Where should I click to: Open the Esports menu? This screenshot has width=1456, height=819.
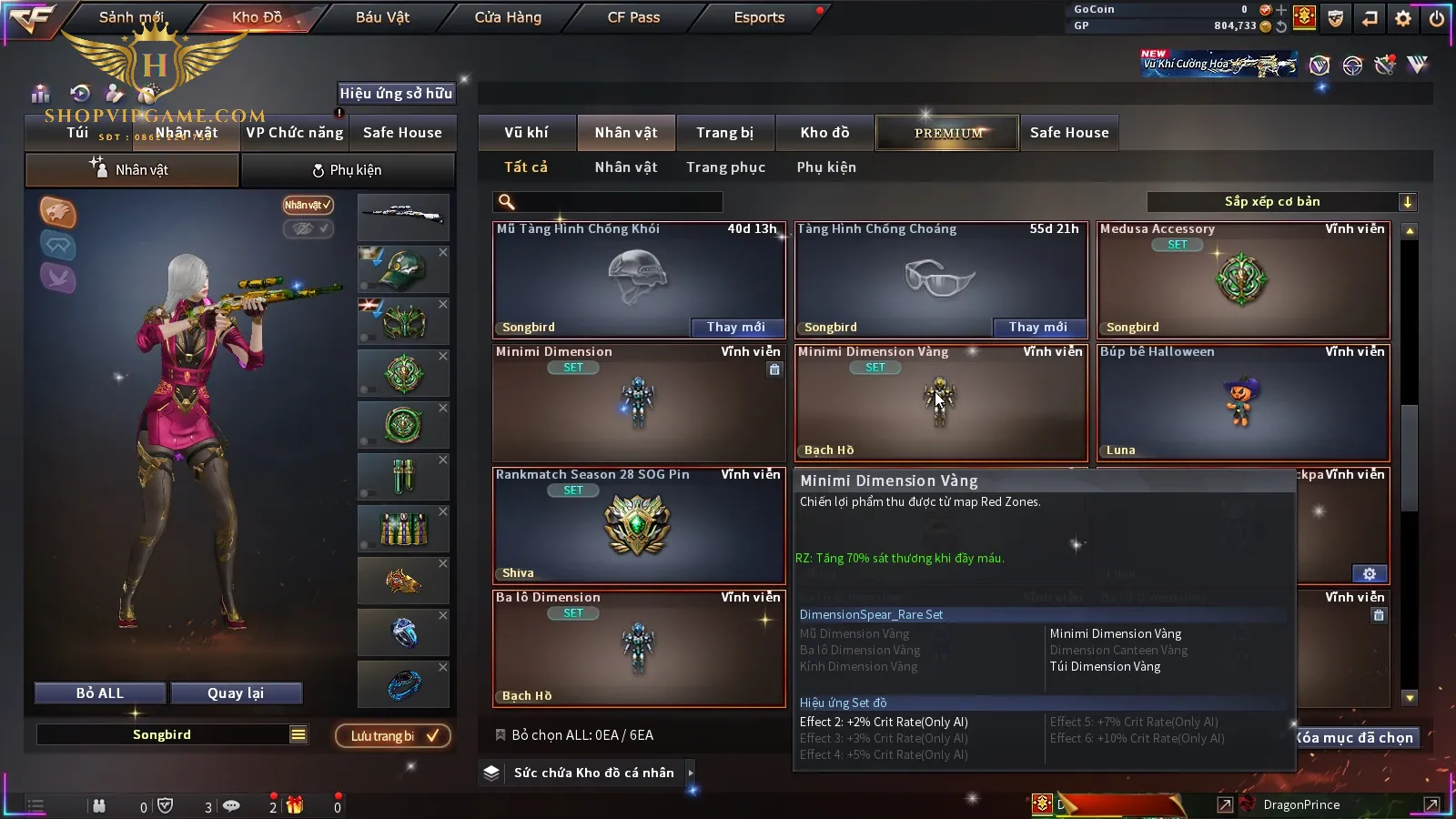(x=759, y=17)
